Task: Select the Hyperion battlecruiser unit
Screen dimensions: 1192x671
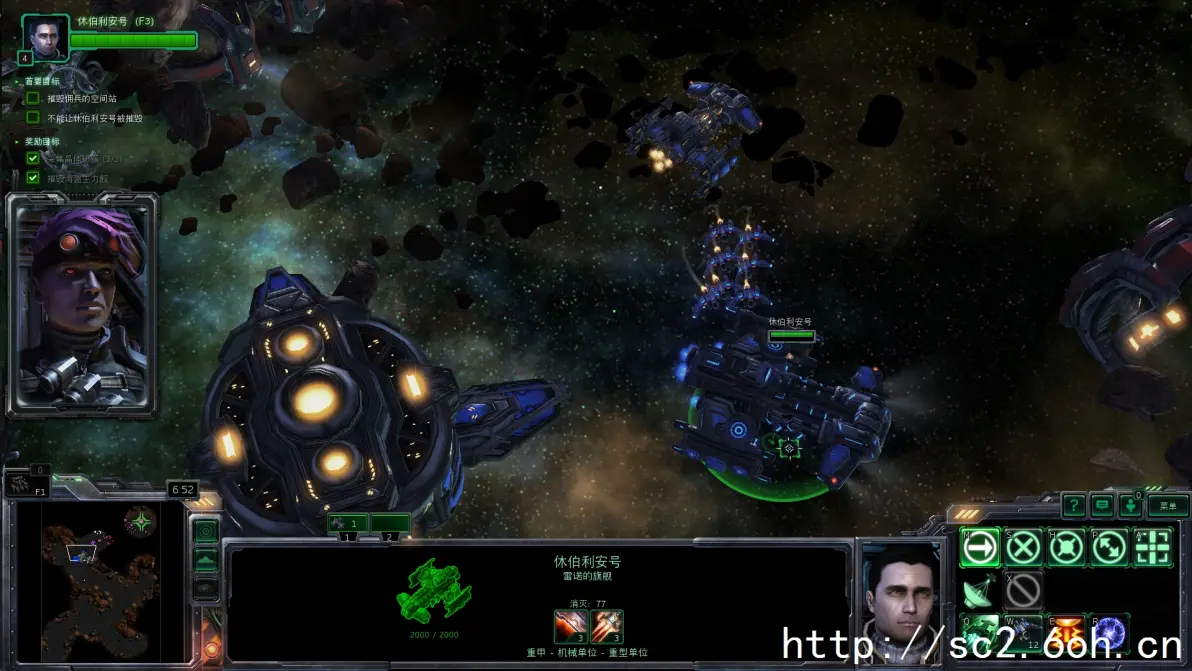Action: point(780,410)
